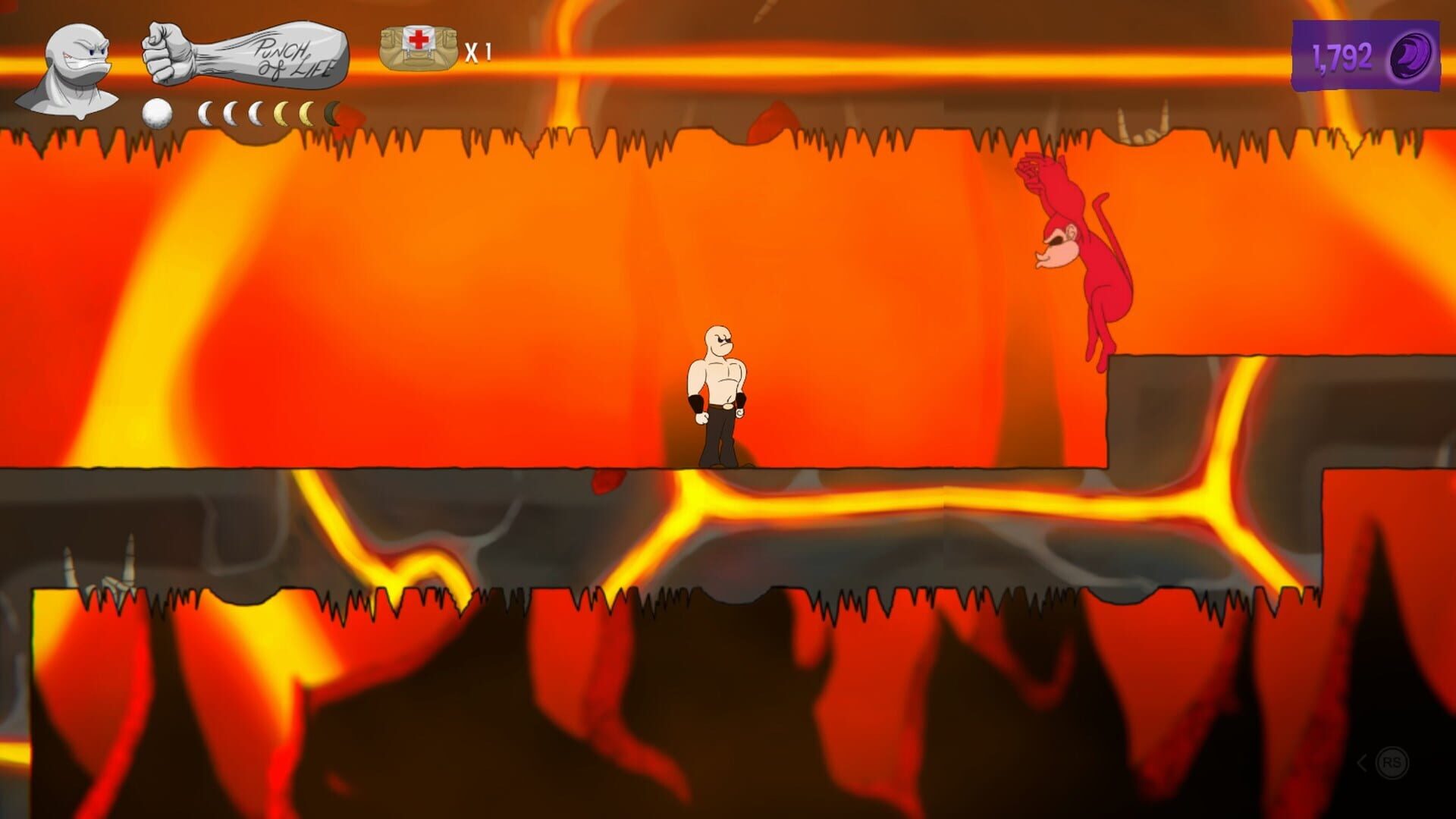
Task: Click the second crescent in the moon meter
Action: pos(230,112)
